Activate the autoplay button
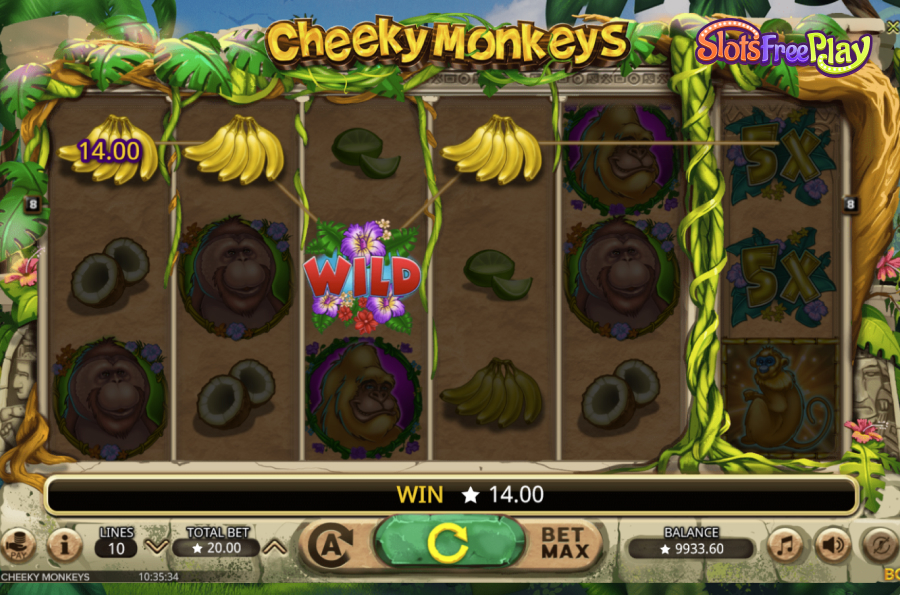Viewport: 900px width, 600px height. tap(331, 545)
